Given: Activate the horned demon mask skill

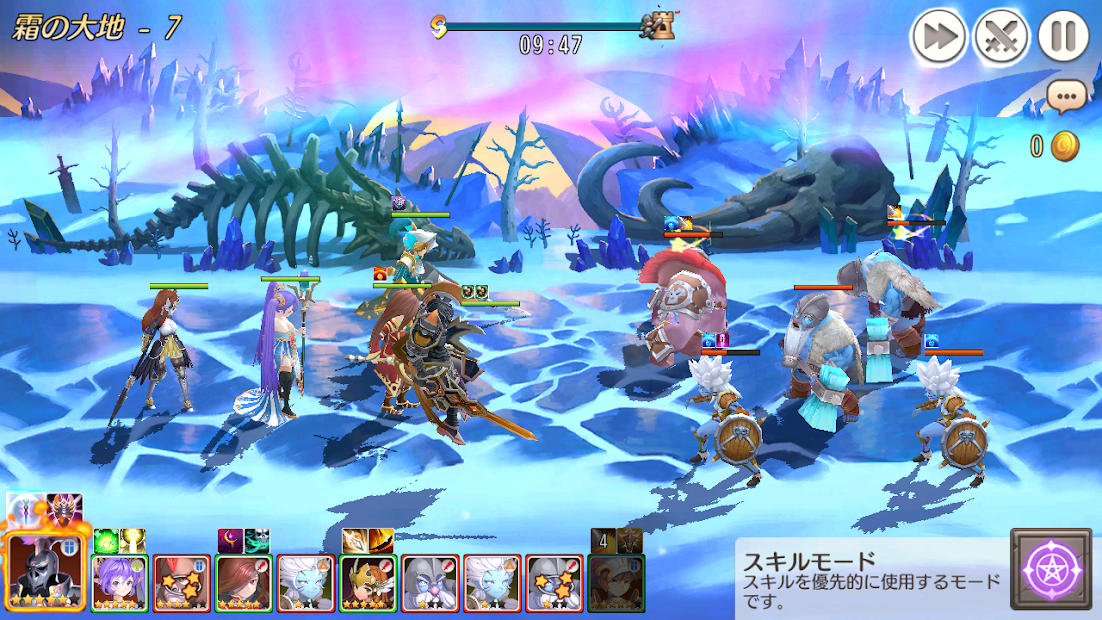Looking at the screenshot, I should click(68, 508).
